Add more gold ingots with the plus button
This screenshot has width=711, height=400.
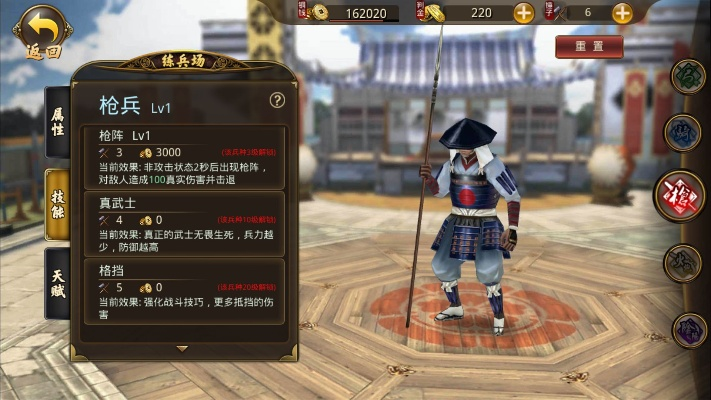tap(523, 13)
